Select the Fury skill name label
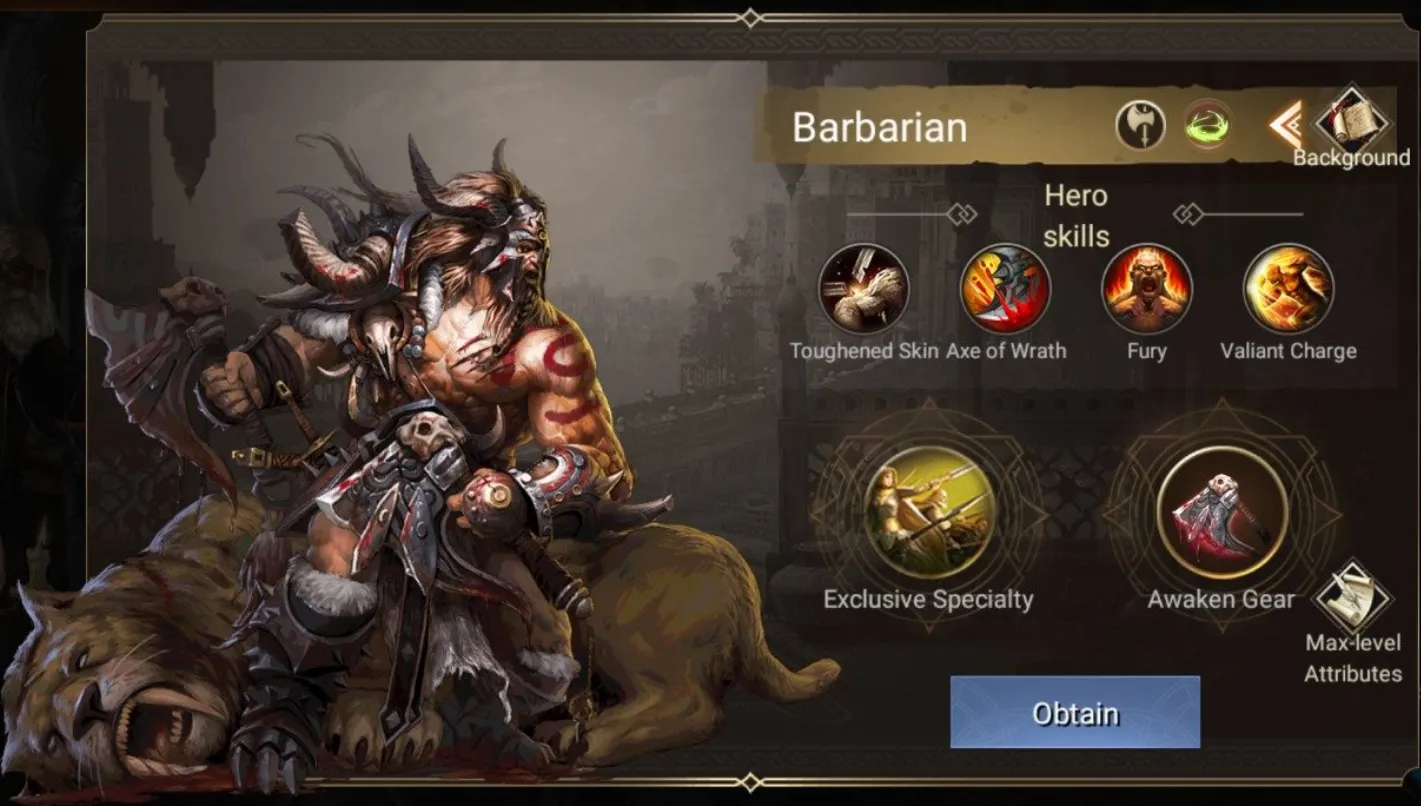 (1147, 351)
